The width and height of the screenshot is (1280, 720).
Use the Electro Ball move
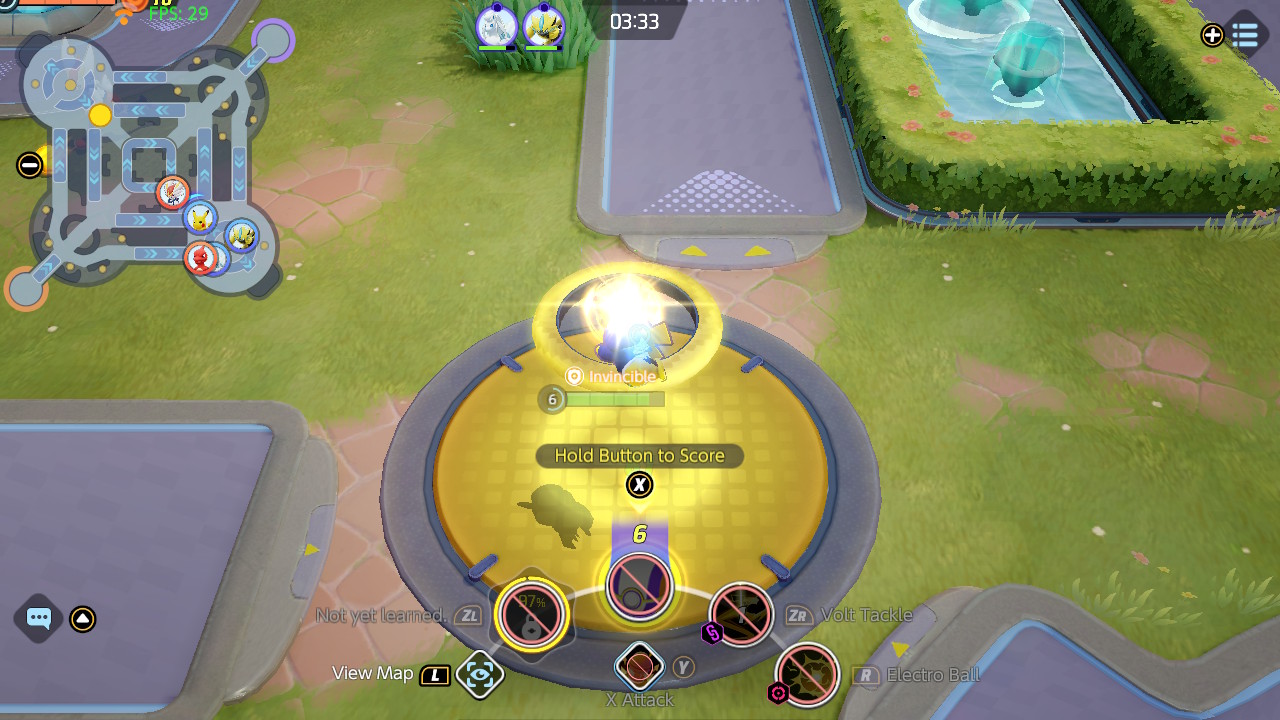(x=807, y=675)
